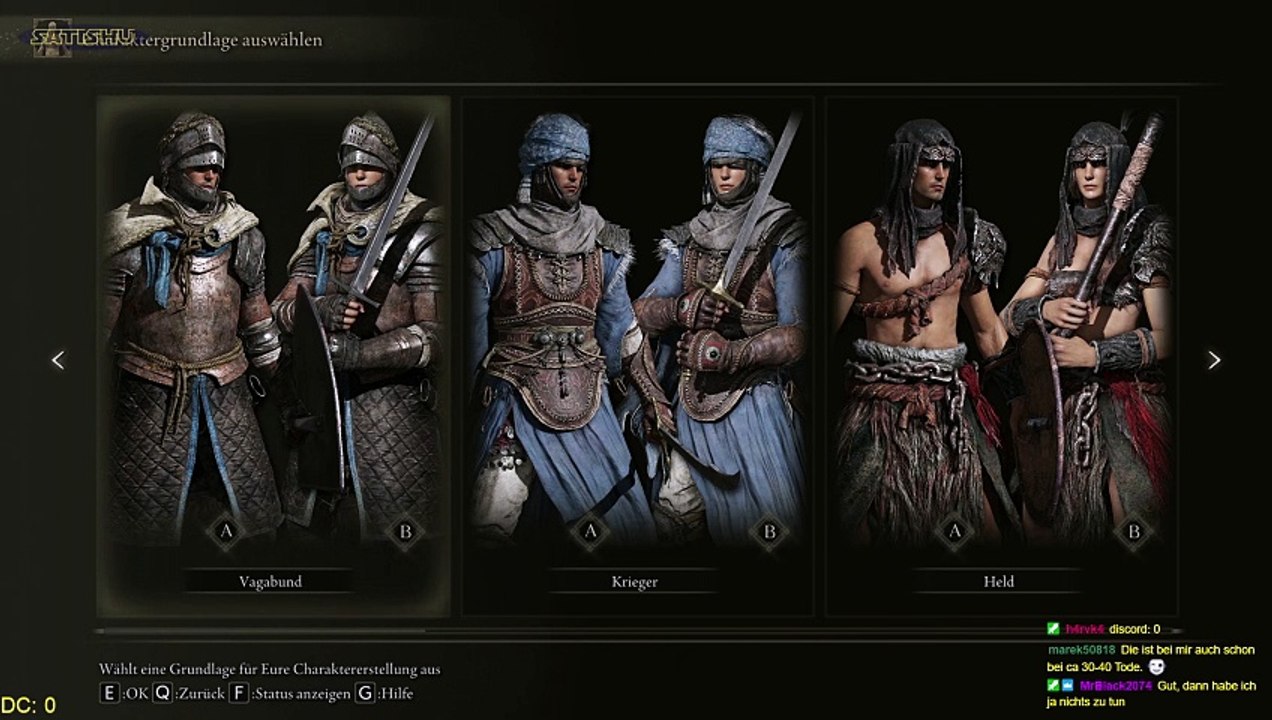The height and width of the screenshot is (720, 1272).
Task: Select body type B for Krieger
Action: point(770,532)
